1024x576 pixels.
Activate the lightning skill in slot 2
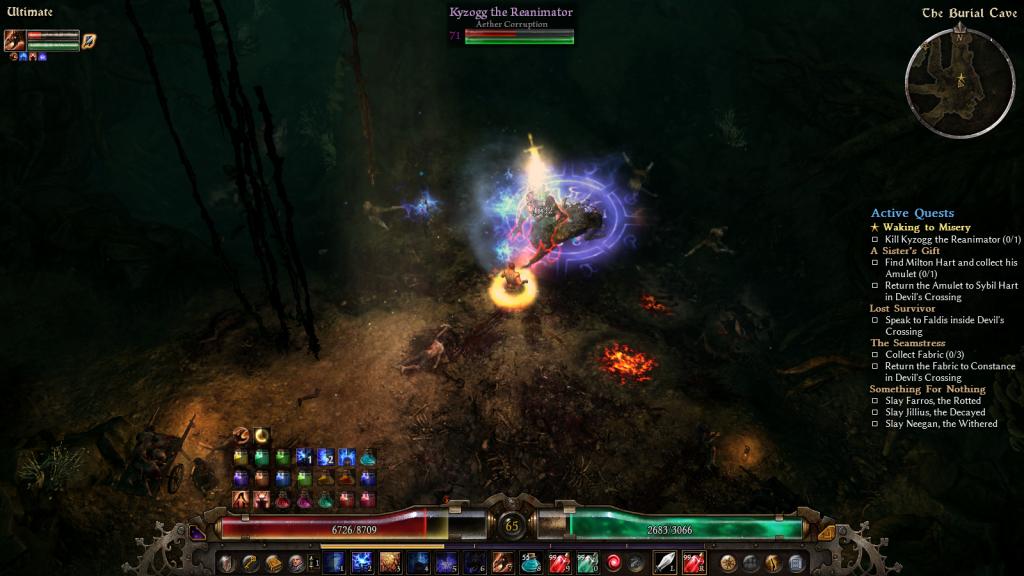tap(362, 562)
